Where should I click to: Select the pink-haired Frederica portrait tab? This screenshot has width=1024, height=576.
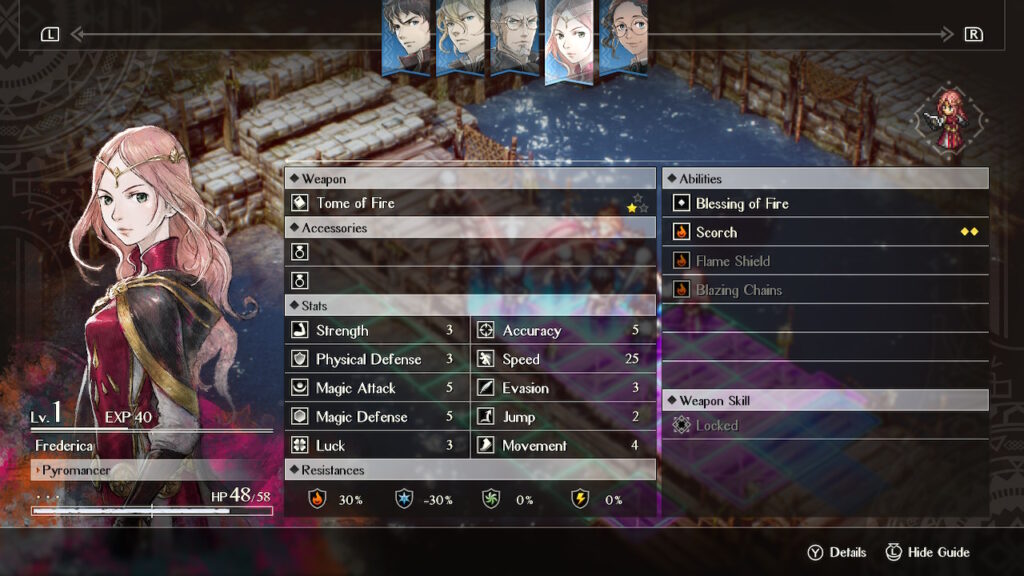(x=570, y=38)
